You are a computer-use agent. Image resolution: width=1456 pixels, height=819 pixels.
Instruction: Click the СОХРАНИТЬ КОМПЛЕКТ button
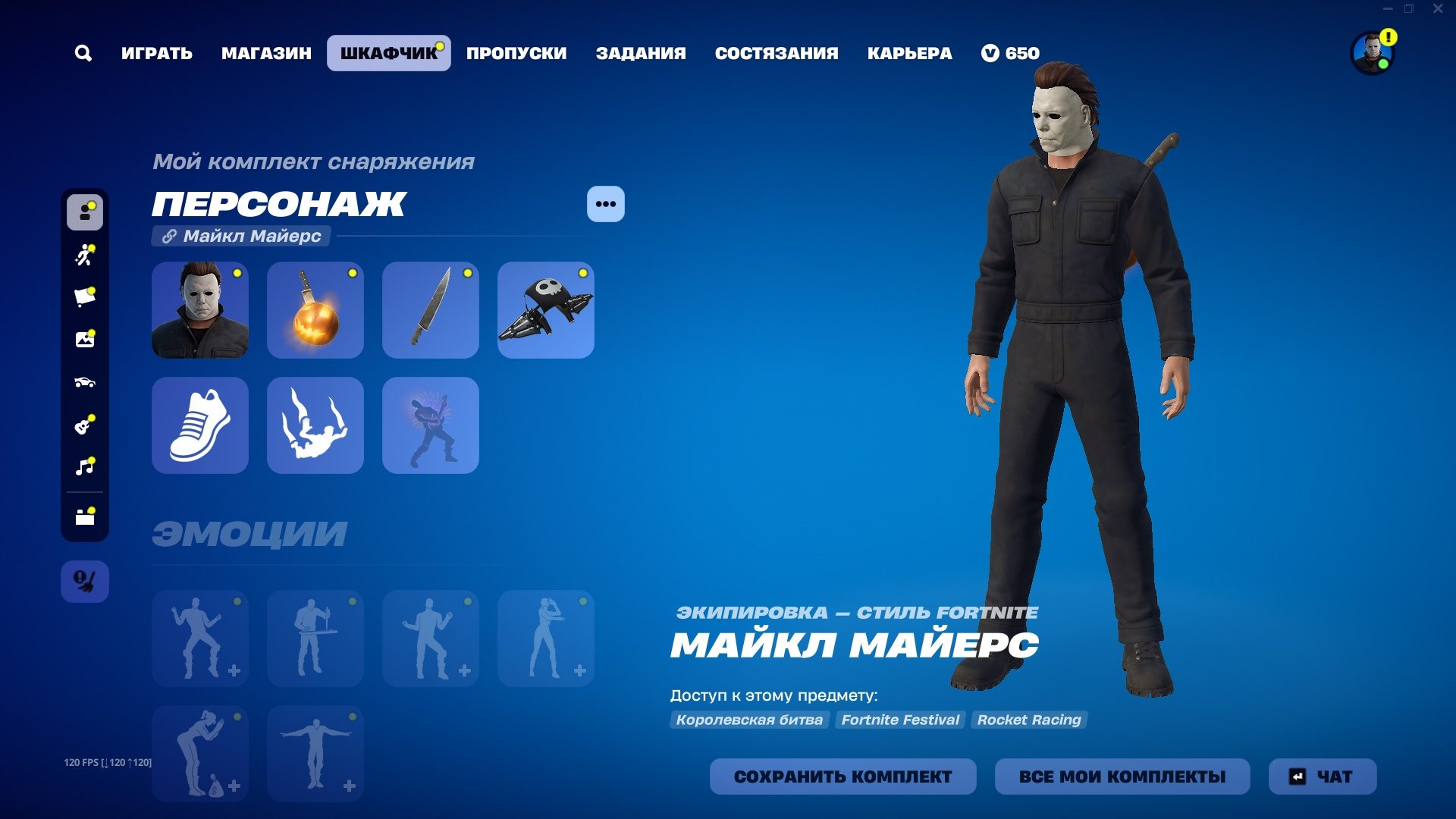pos(843,777)
